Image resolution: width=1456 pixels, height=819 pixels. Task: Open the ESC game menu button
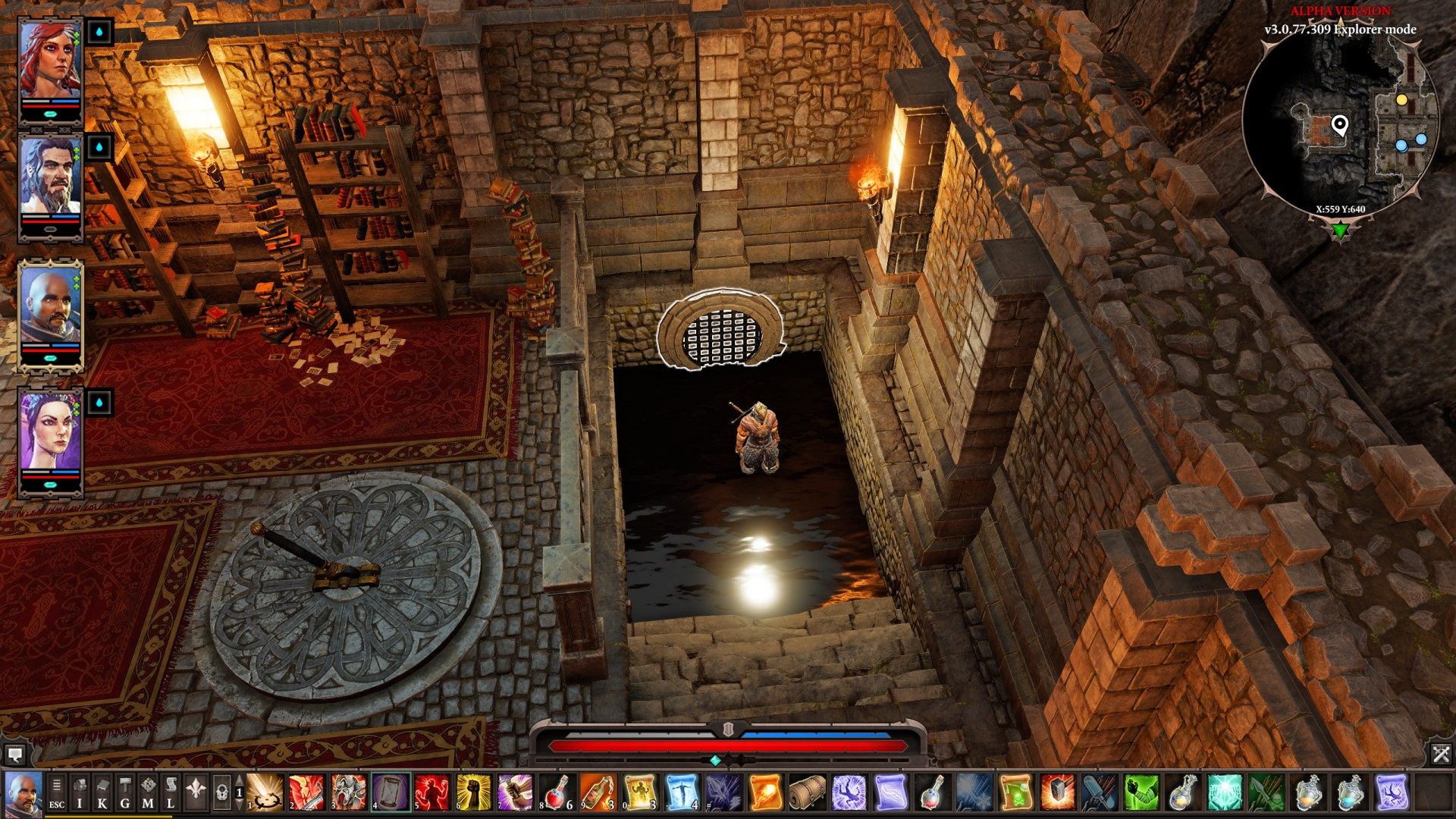point(57,792)
